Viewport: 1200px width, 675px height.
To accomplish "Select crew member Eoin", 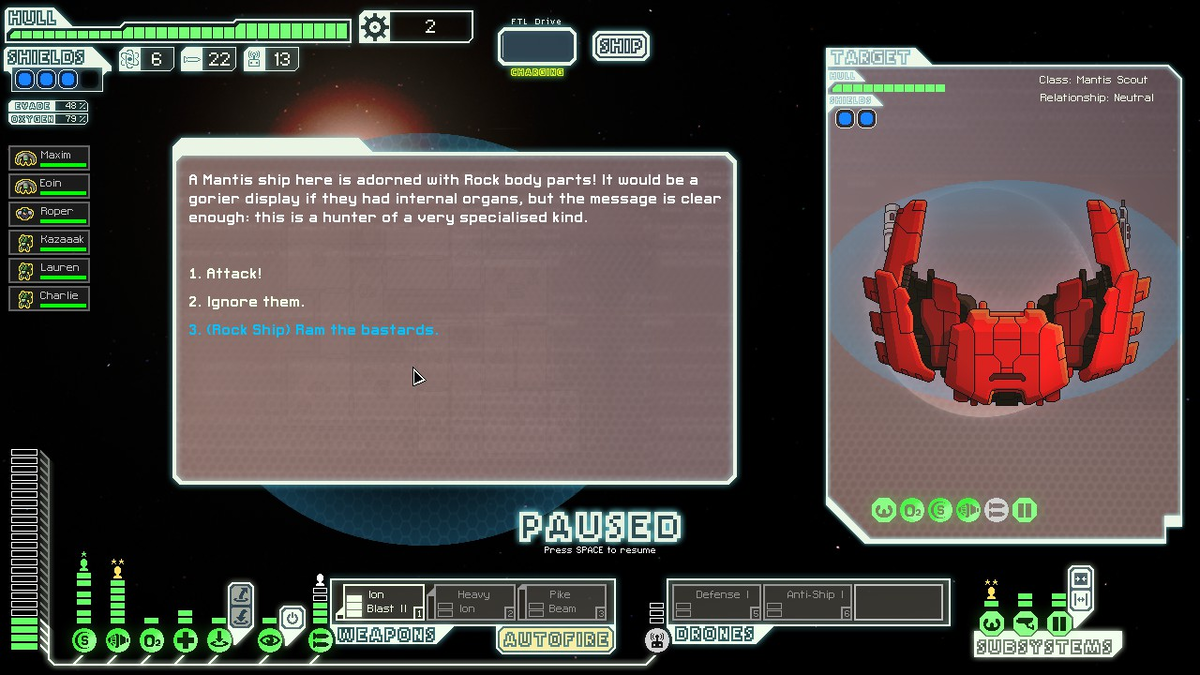I will 50,185.
